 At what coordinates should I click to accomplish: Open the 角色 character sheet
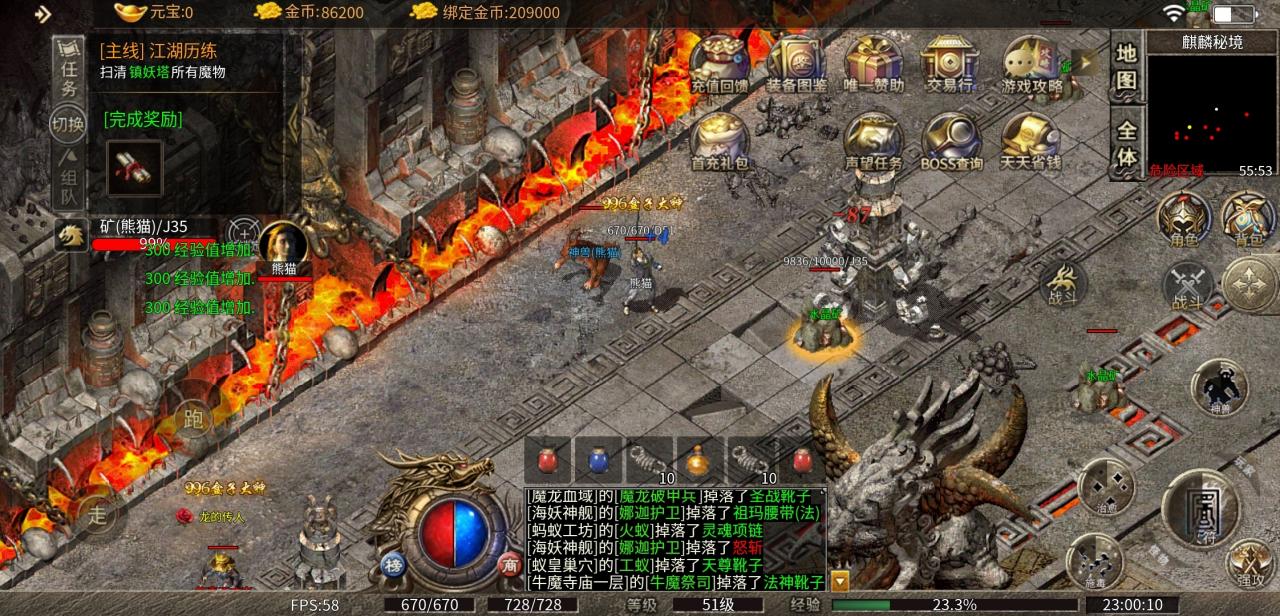click(x=1181, y=218)
